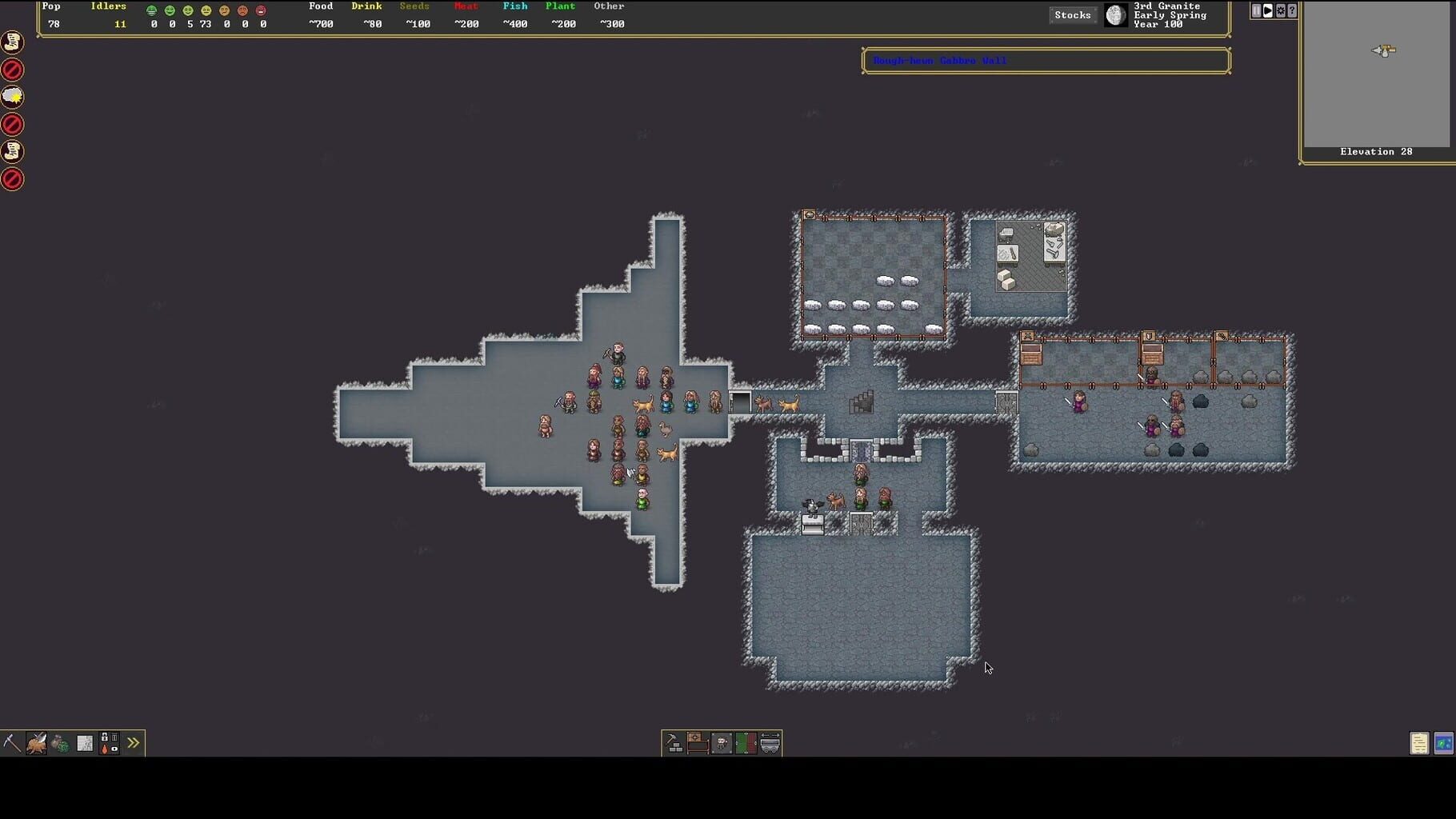The height and width of the screenshot is (819, 1456).
Task: Click the forbid padlock designation icon
Action: point(105,737)
